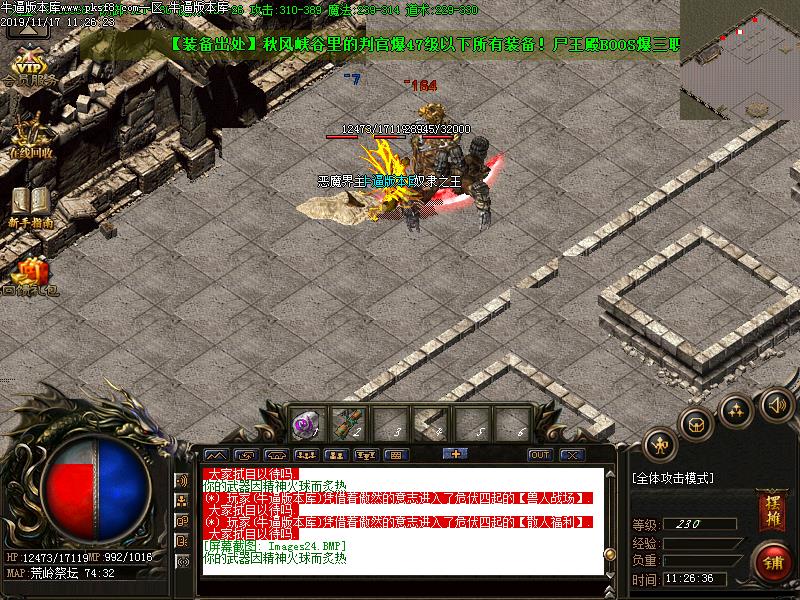Click the minimap in the corner
Viewport: 800px width, 600px height.
739,58
